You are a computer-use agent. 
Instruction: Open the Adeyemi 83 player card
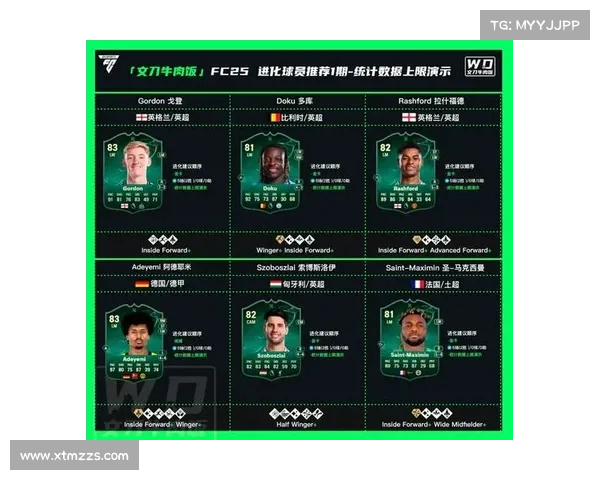[134, 347]
